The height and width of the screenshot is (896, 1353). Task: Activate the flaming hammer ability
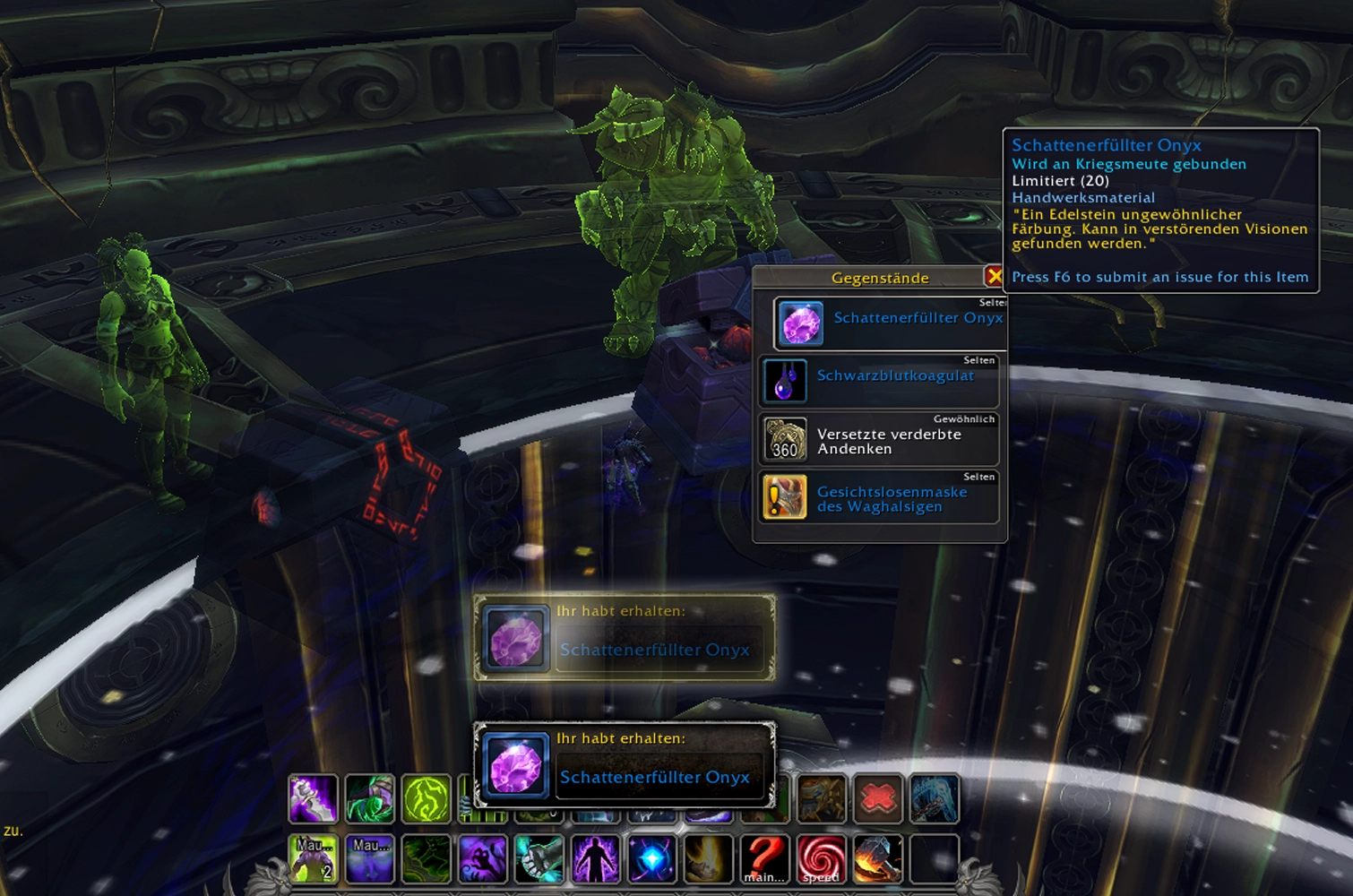pyautogui.click(x=878, y=858)
